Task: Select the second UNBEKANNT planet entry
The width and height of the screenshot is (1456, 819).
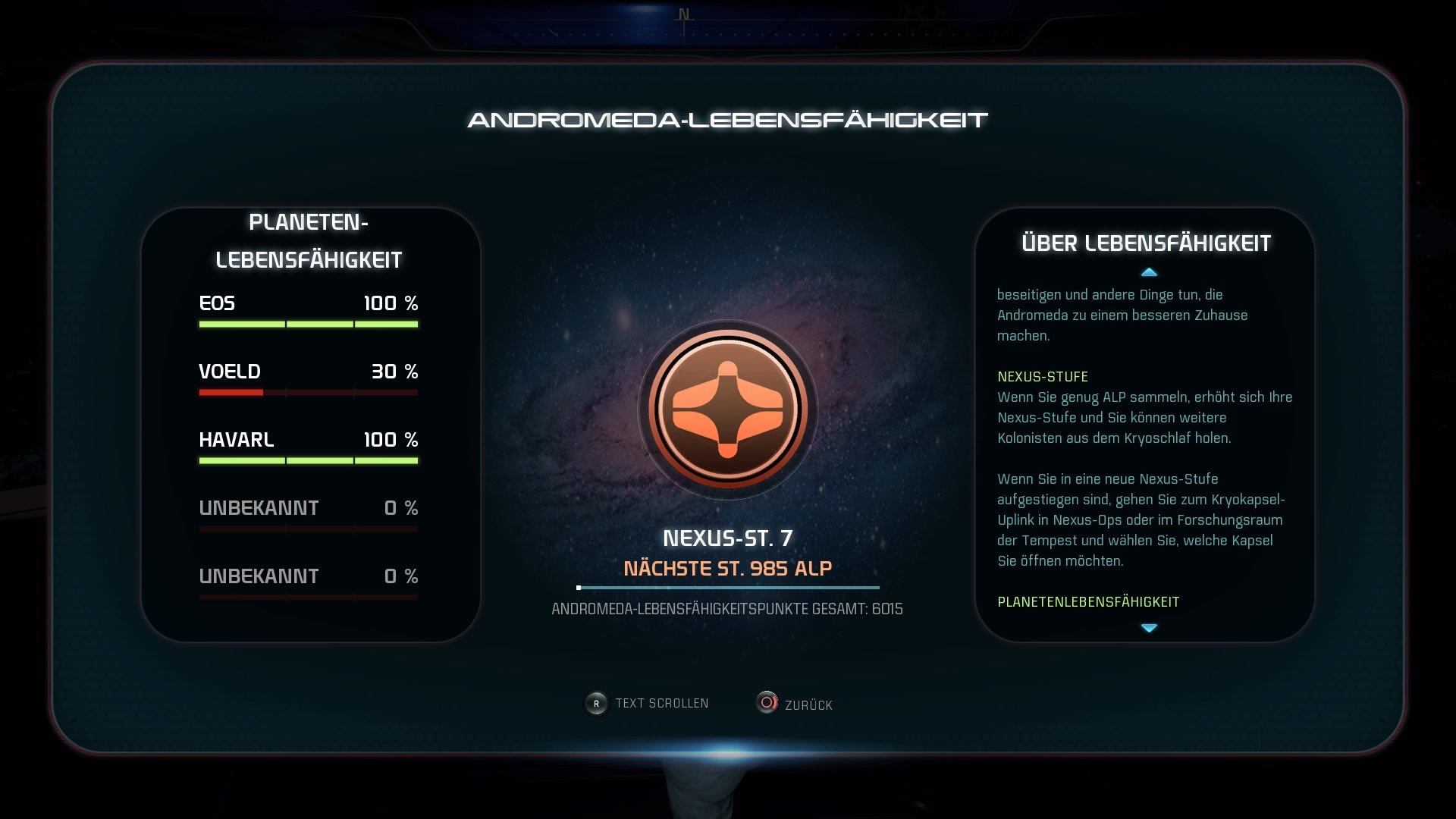Action: click(307, 576)
